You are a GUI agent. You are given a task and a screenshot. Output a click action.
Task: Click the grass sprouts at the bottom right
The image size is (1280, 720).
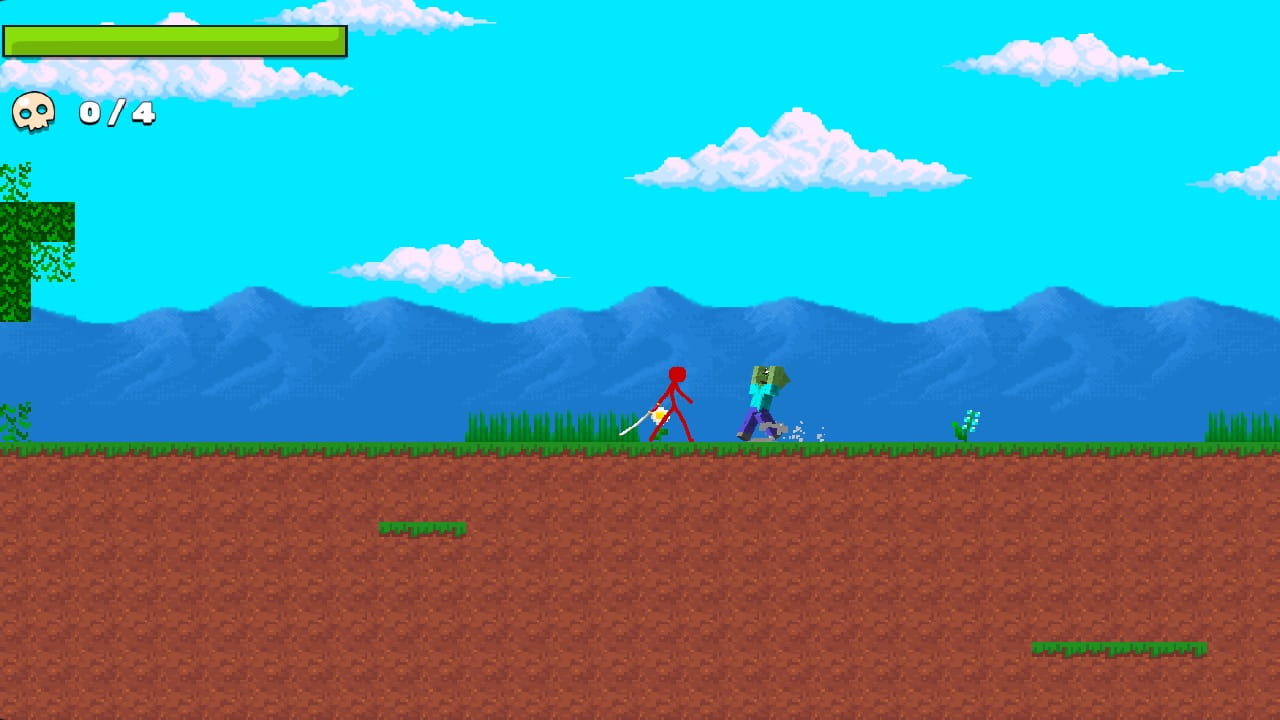pos(1120,650)
